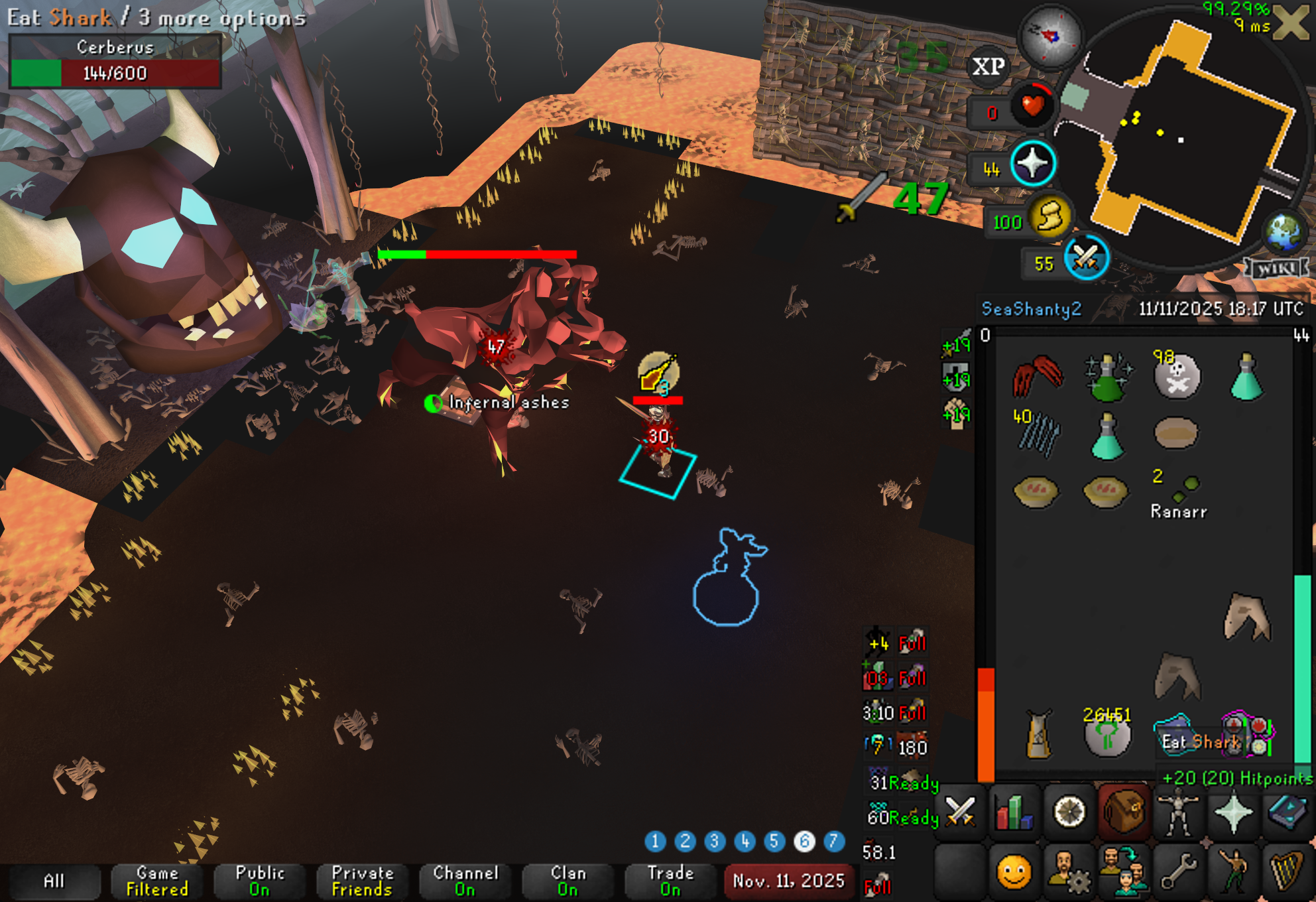Viewport: 1316px width, 902px height.
Task: Open the Settings wrench tab
Action: tap(1177, 871)
